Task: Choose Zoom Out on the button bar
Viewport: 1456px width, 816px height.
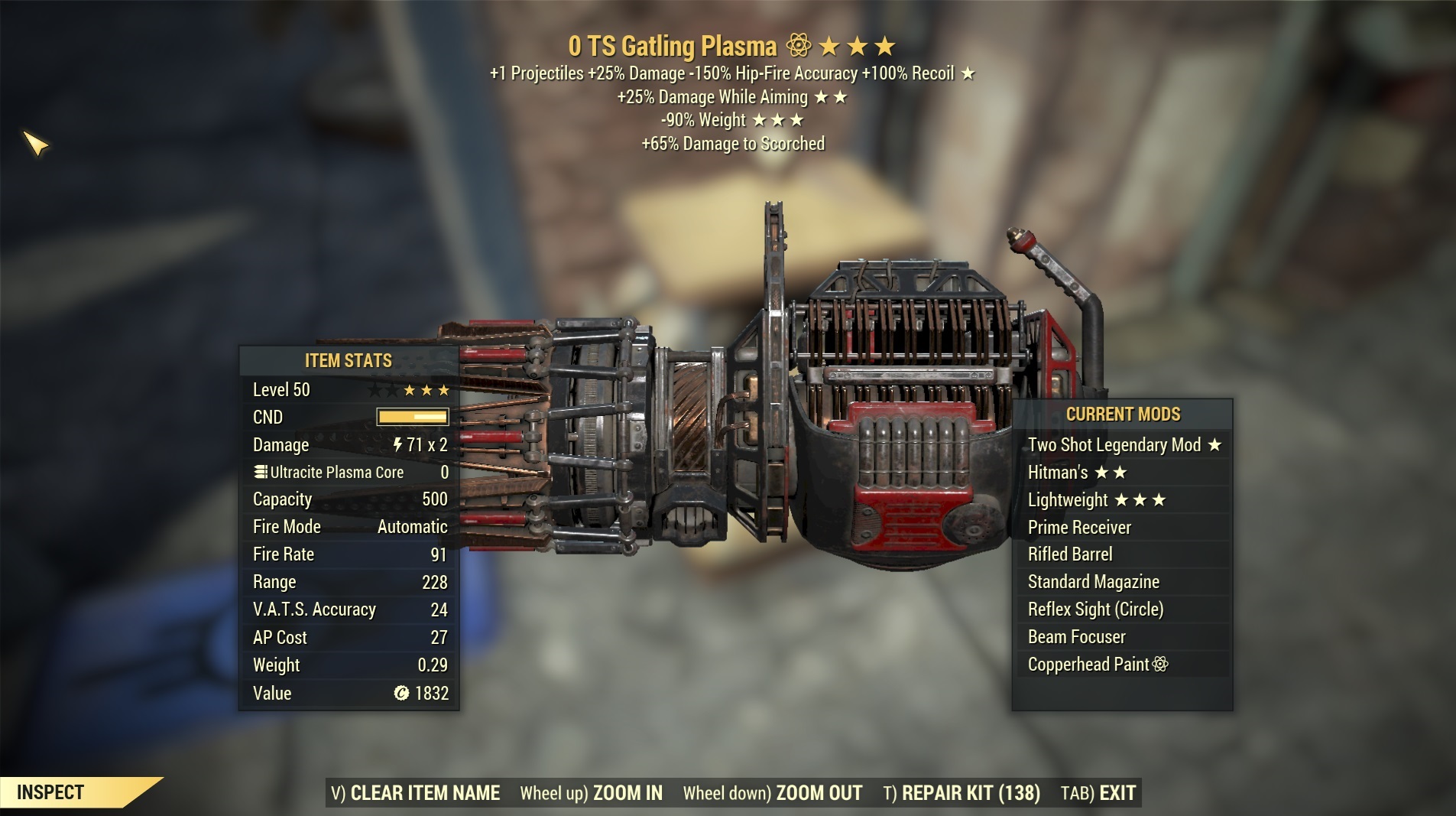Action: coord(772,793)
